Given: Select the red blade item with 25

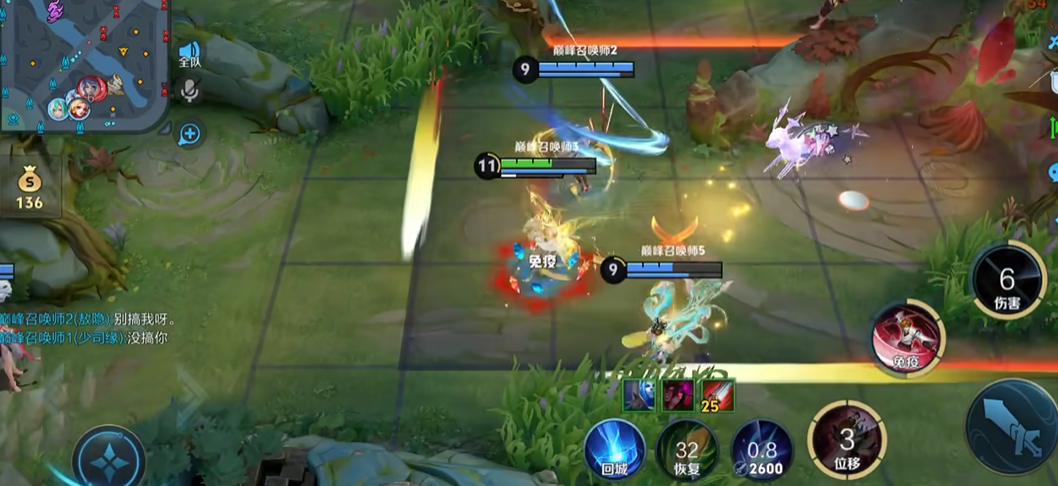Looking at the screenshot, I should (x=717, y=395).
